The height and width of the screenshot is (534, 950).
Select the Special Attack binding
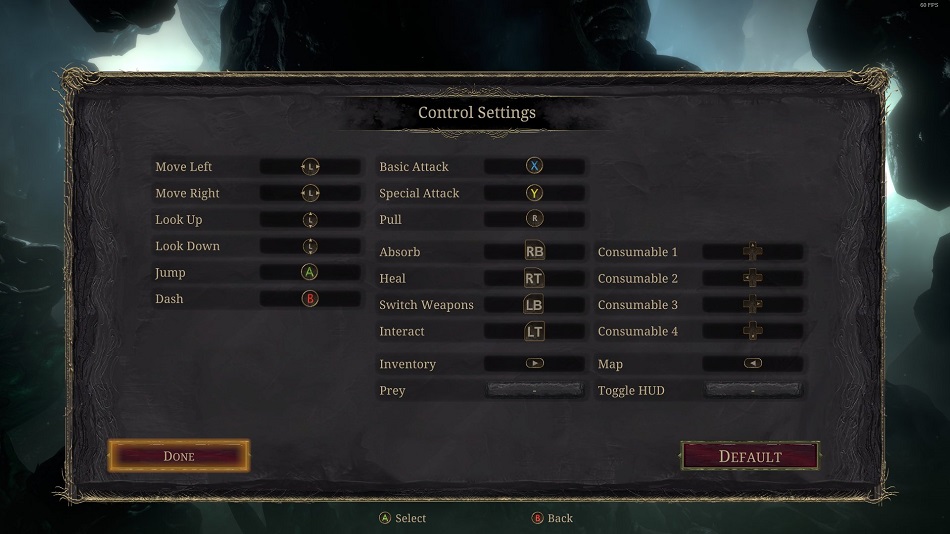click(x=534, y=193)
